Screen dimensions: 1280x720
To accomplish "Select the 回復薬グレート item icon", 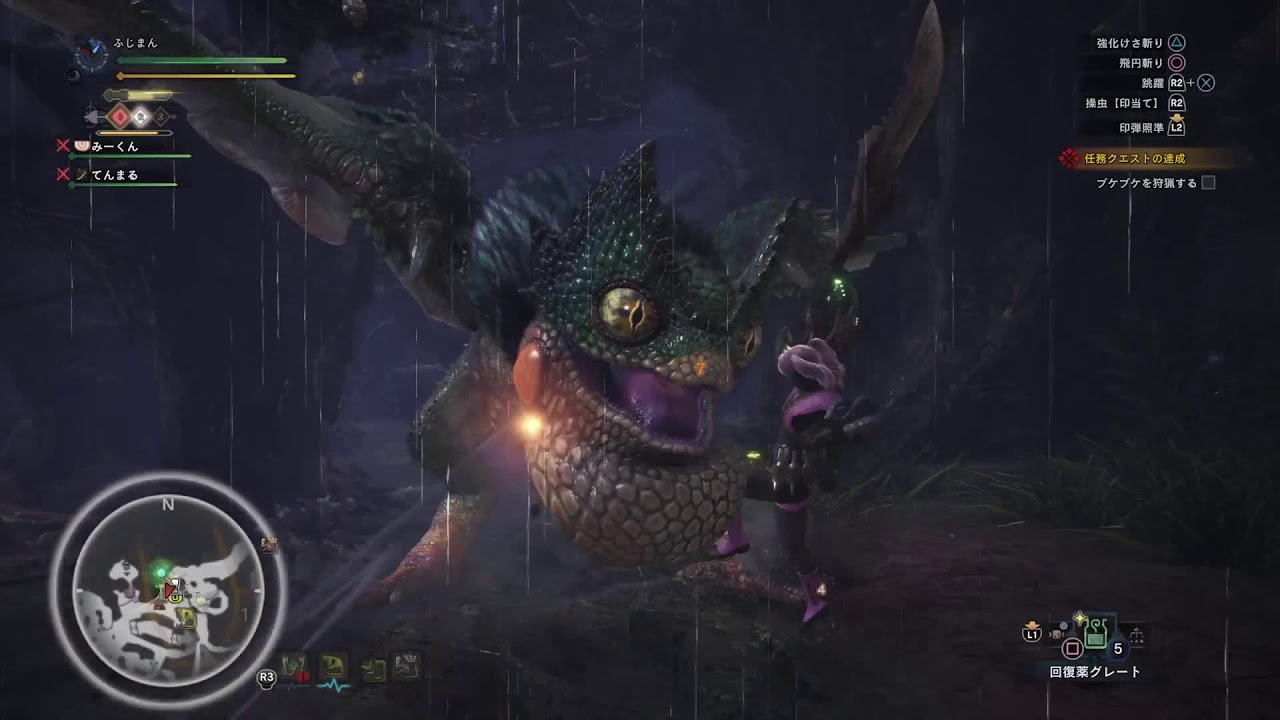I will [x=1095, y=635].
